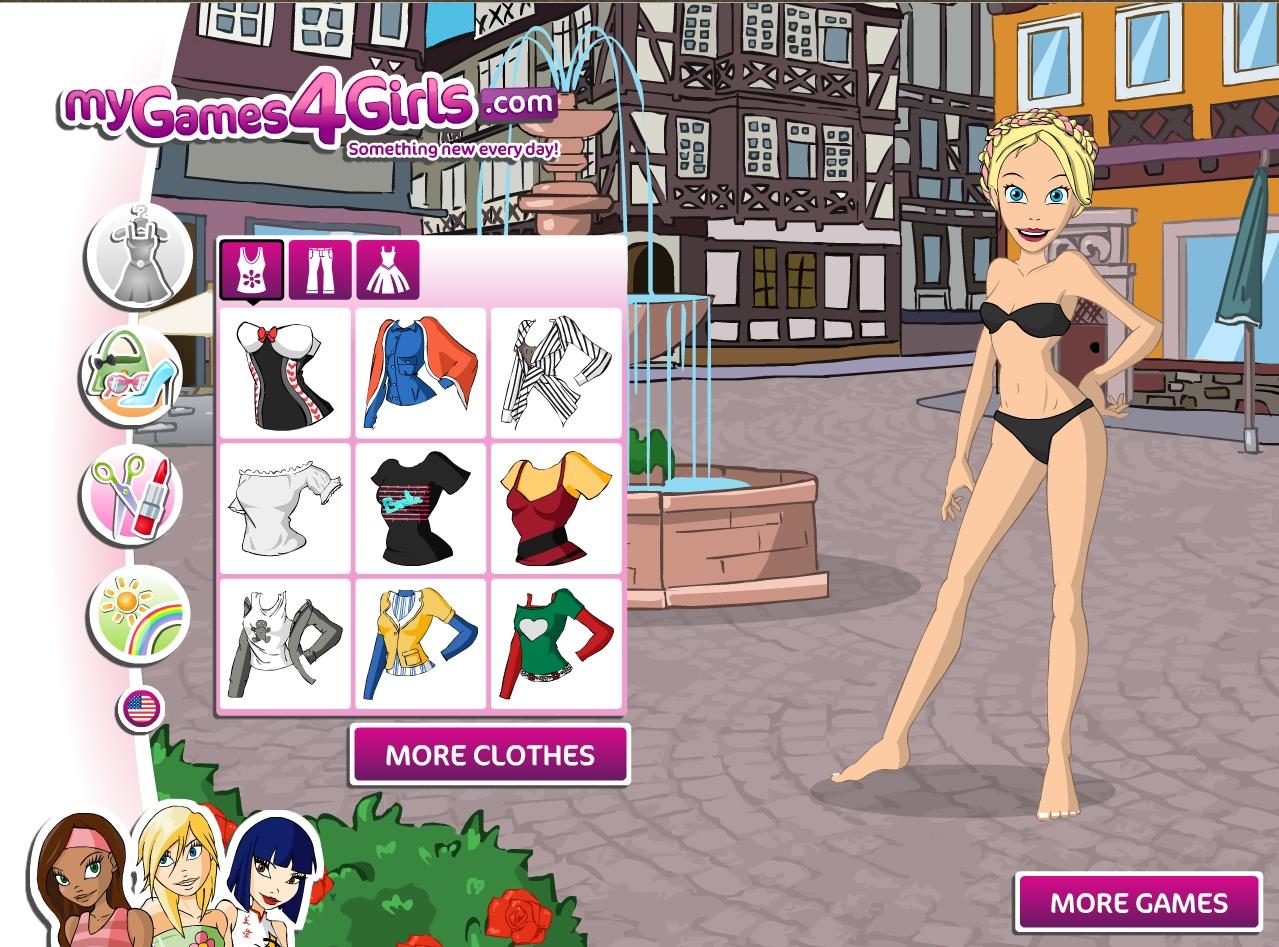Visit the myGames4Girls.com logo link
Image resolution: width=1279 pixels, height=947 pixels.
[305, 115]
